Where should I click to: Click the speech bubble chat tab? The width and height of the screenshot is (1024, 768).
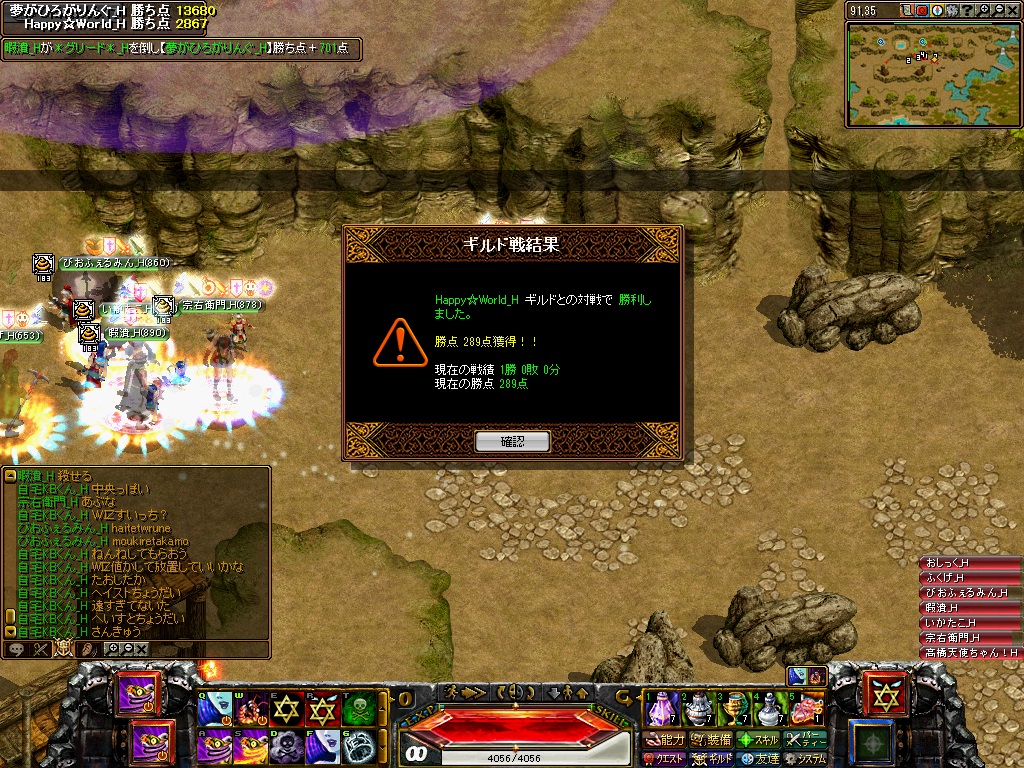click(17, 649)
